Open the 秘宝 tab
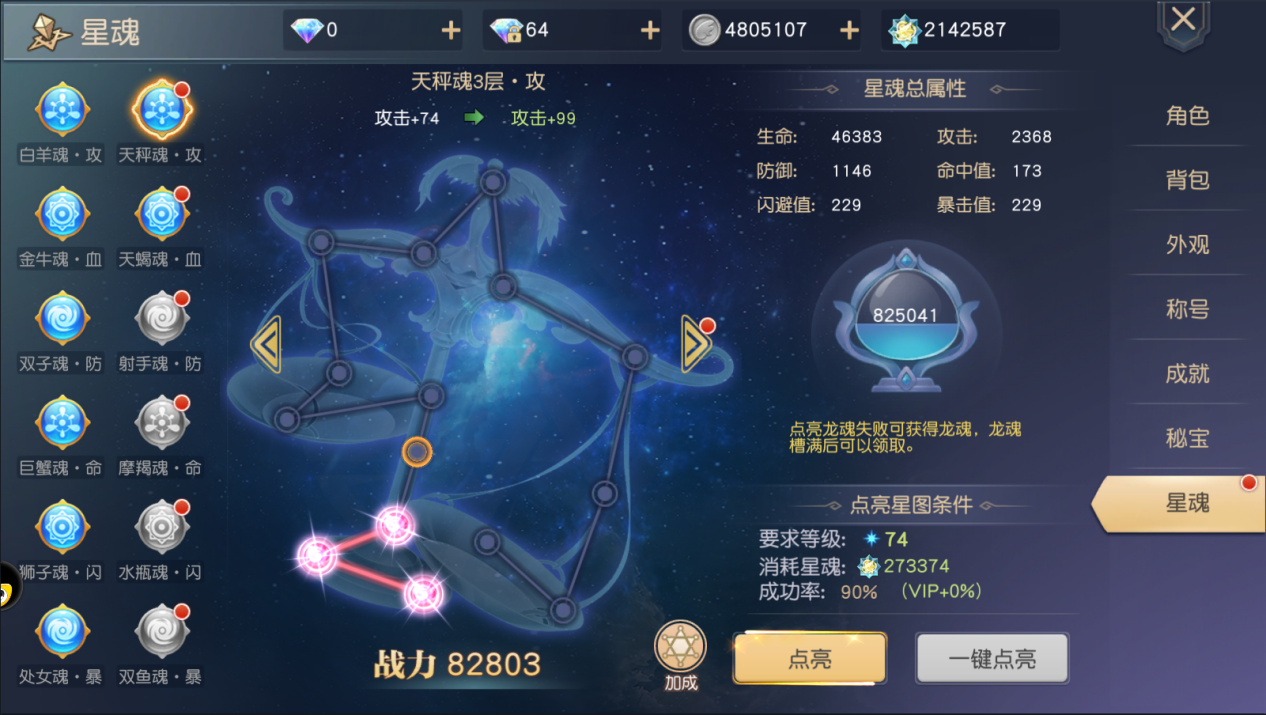The width and height of the screenshot is (1266, 715). pyautogui.click(x=1187, y=438)
